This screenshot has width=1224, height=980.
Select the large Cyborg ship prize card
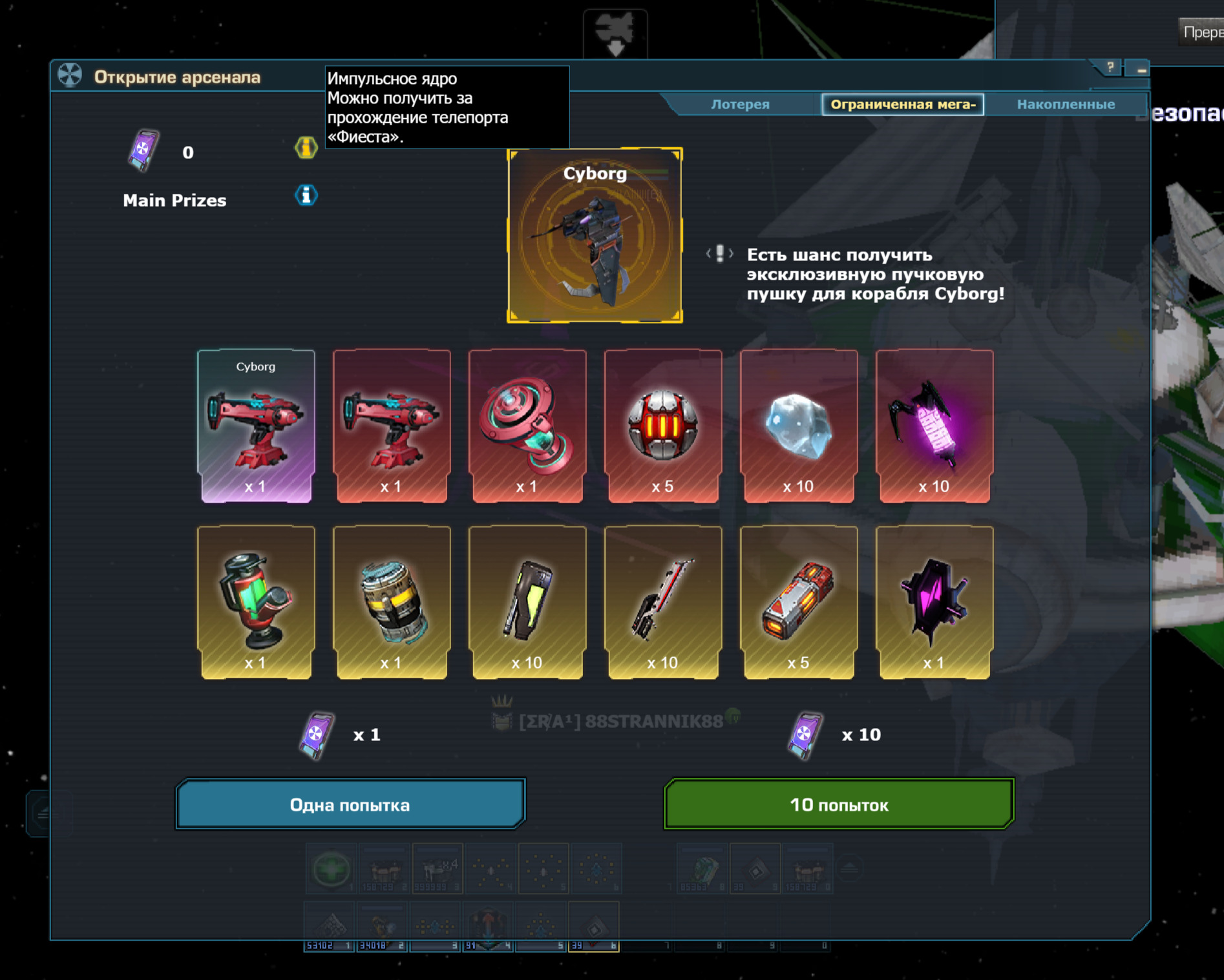(x=595, y=235)
